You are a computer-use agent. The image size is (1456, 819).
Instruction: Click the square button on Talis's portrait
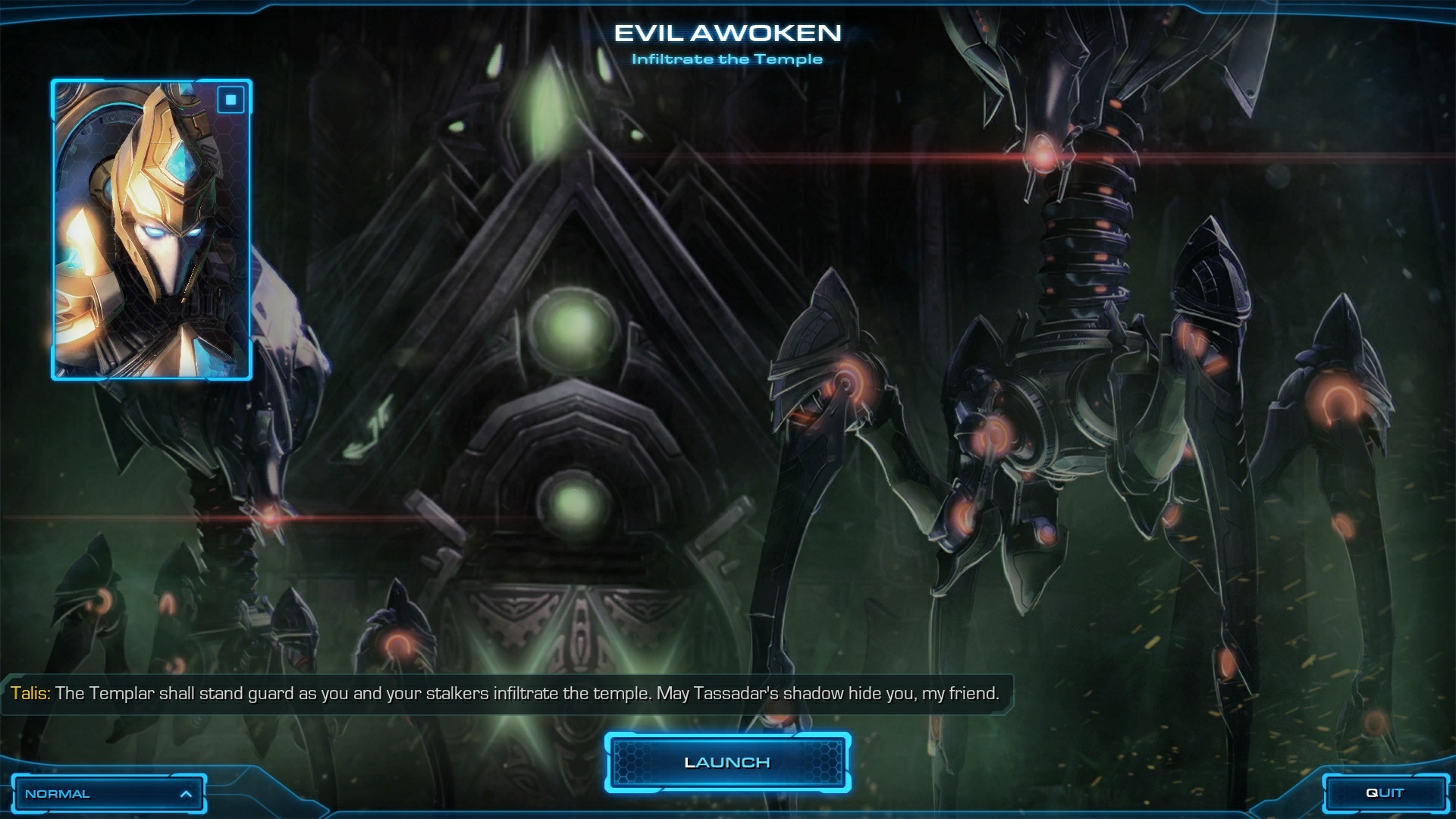231,100
